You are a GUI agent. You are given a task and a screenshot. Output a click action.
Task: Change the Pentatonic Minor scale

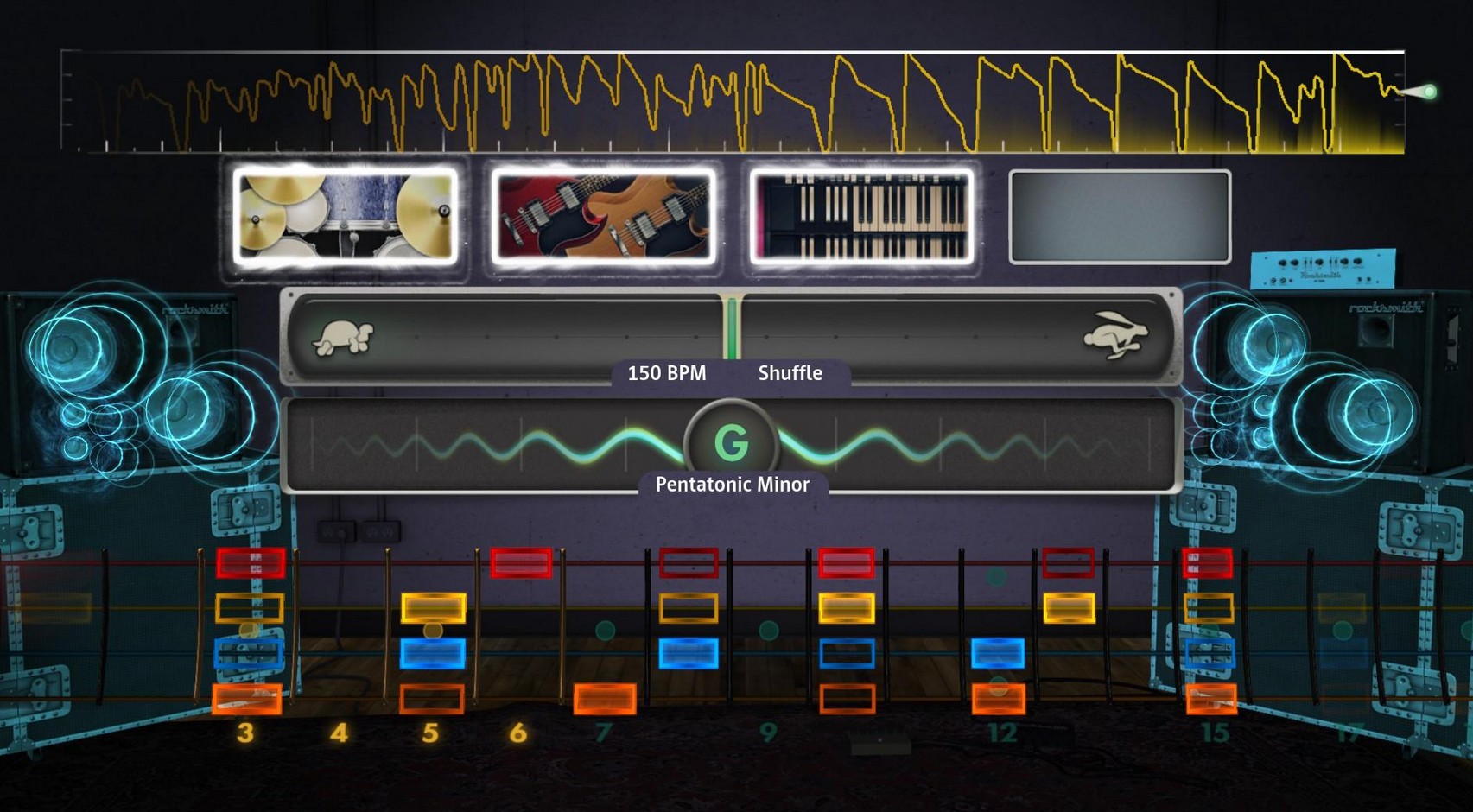732,485
